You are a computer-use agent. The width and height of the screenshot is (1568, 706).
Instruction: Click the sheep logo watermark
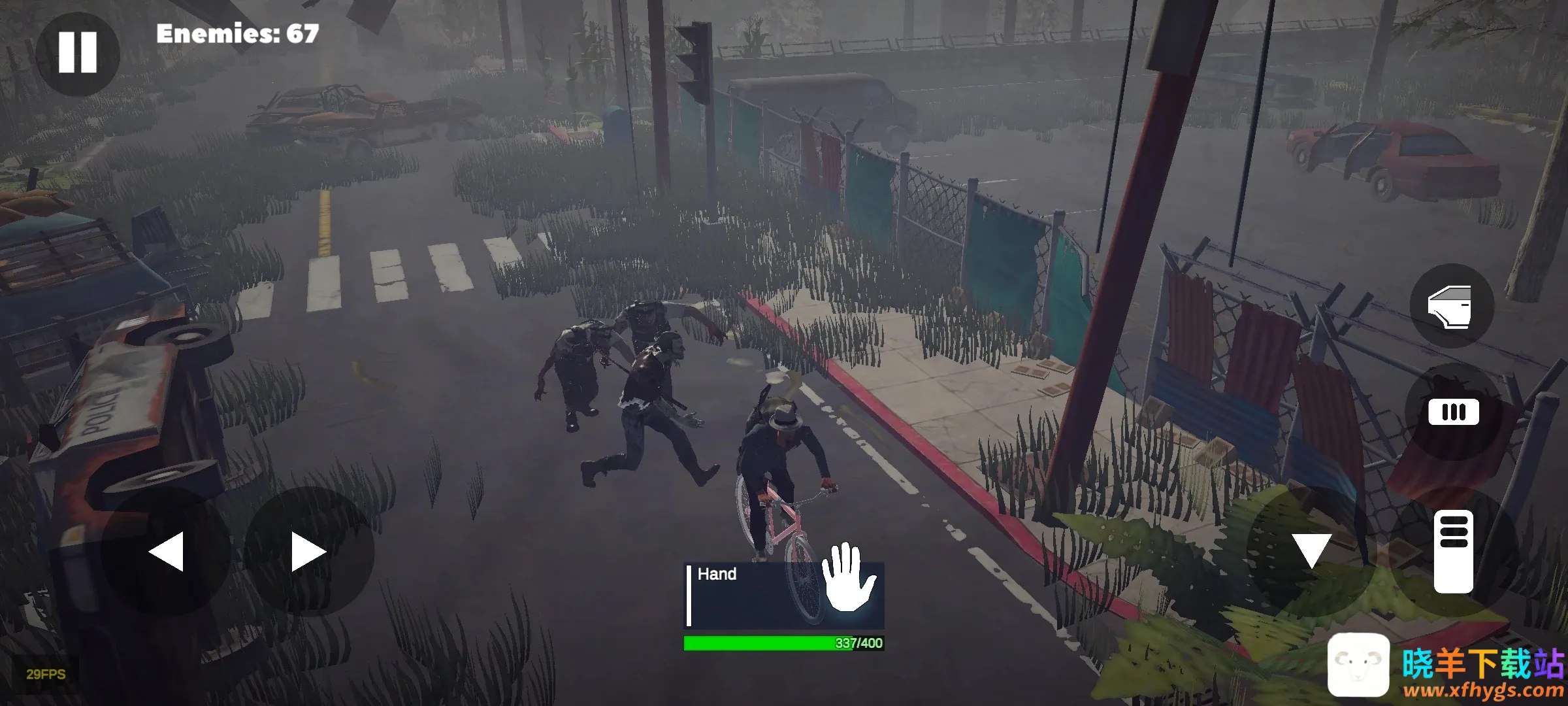(x=1358, y=665)
